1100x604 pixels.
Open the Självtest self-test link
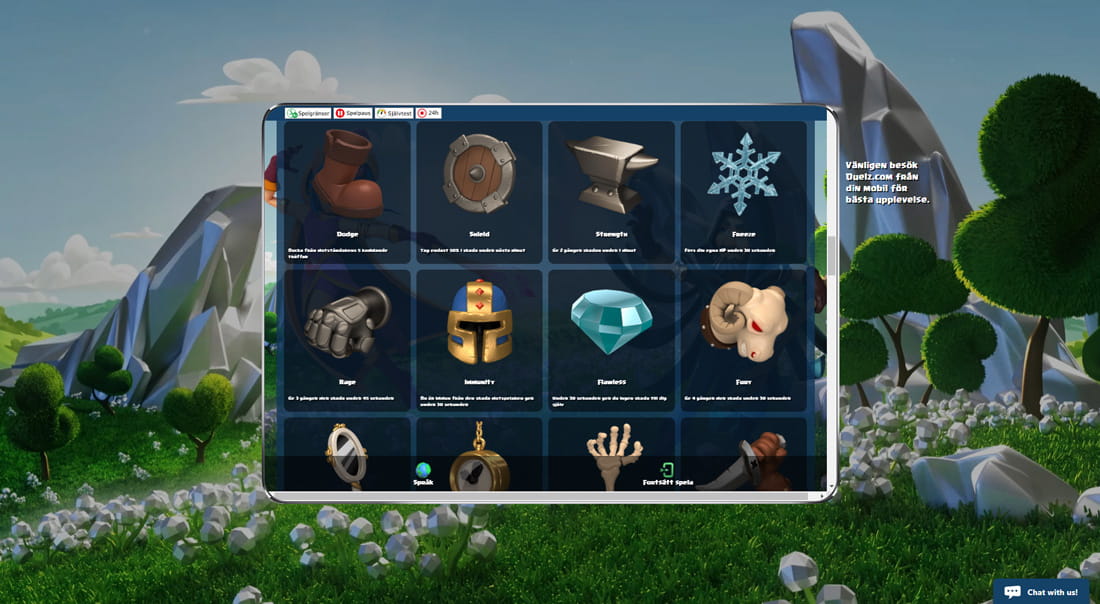394,113
